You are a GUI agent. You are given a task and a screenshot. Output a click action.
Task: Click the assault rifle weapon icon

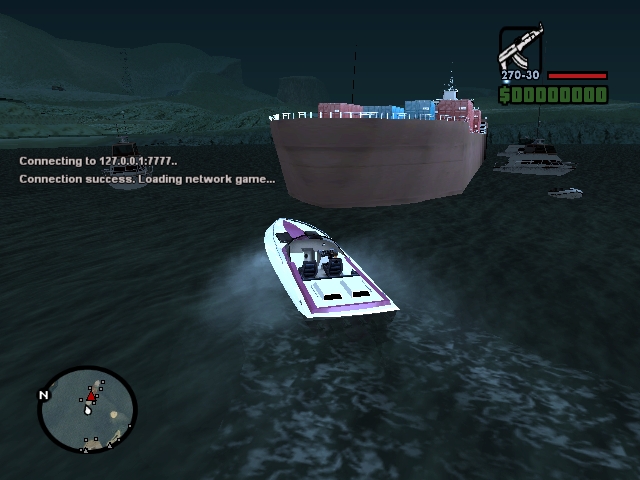[519, 47]
